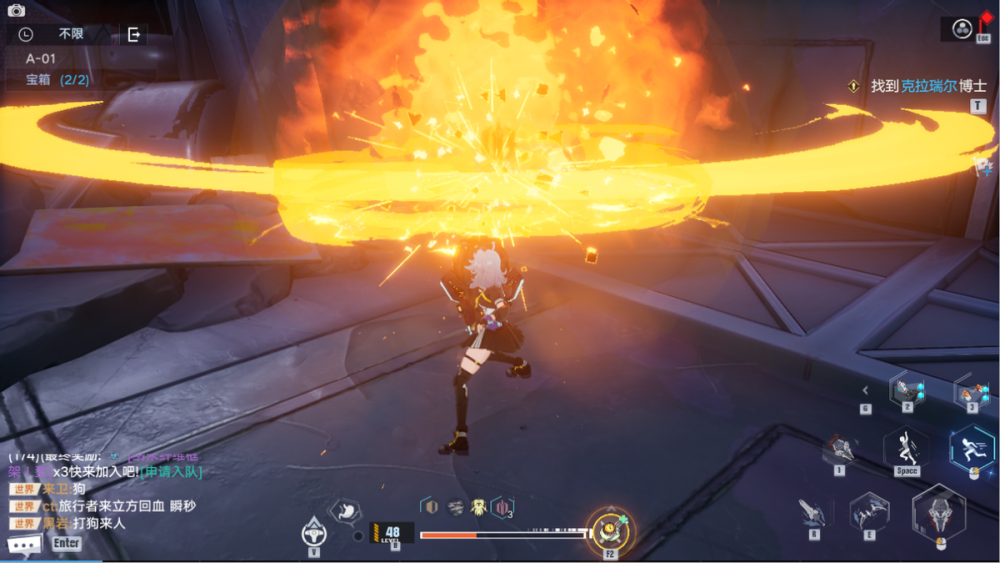Image resolution: width=1000 pixels, height=563 pixels.
Task: Click the chat Enter input button
Action: point(67,543)
